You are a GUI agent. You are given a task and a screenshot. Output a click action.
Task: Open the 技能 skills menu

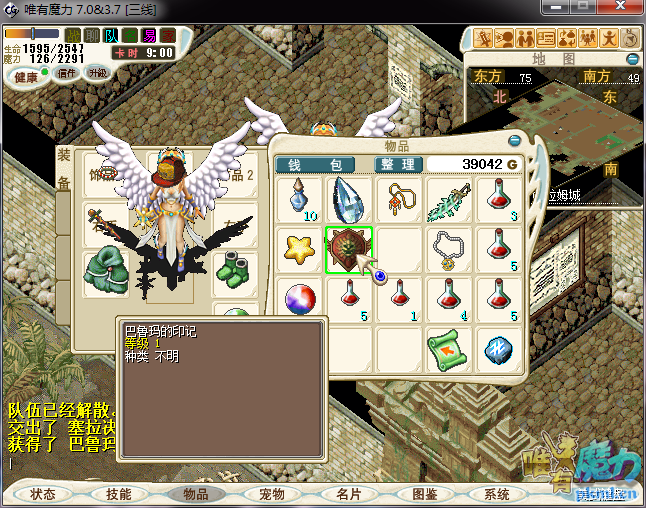click(118, 494)
